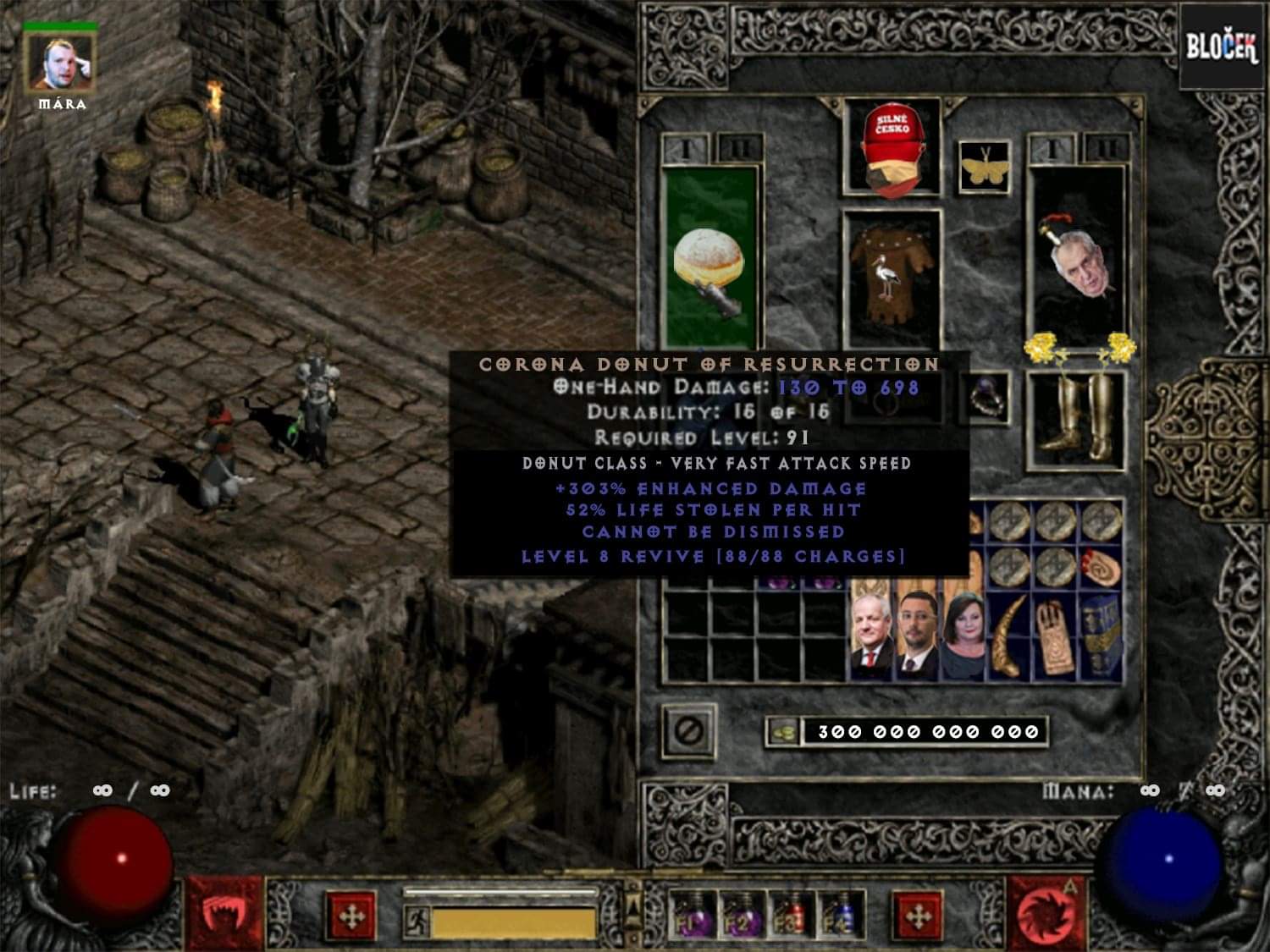The width and height of the screenshot is (1270, 952).
Task: Click the Mára party portrait
Action: pyautogui.click(x=59, y=63)
